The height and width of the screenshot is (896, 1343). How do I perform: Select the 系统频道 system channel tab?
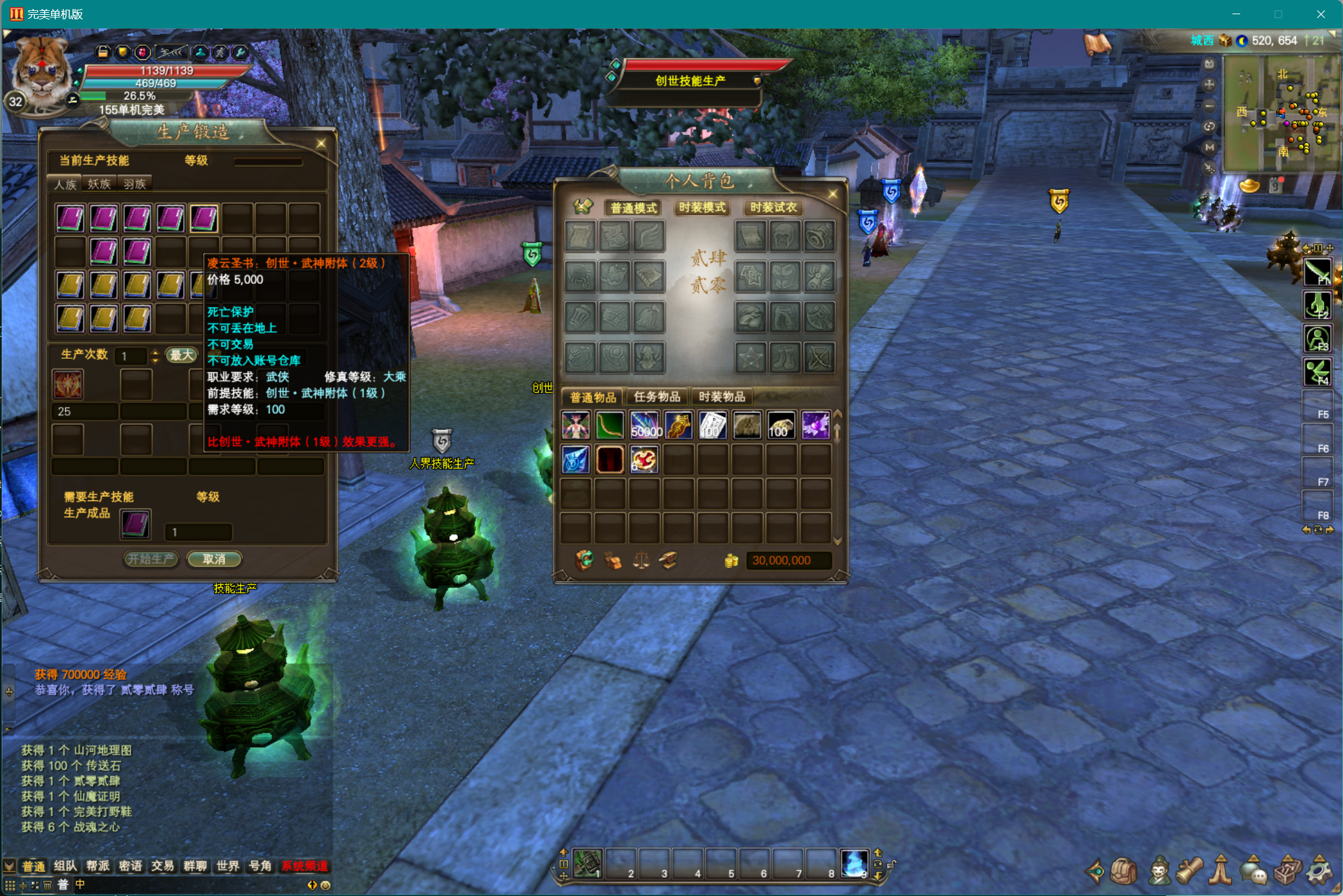click(x=305, y=866)
